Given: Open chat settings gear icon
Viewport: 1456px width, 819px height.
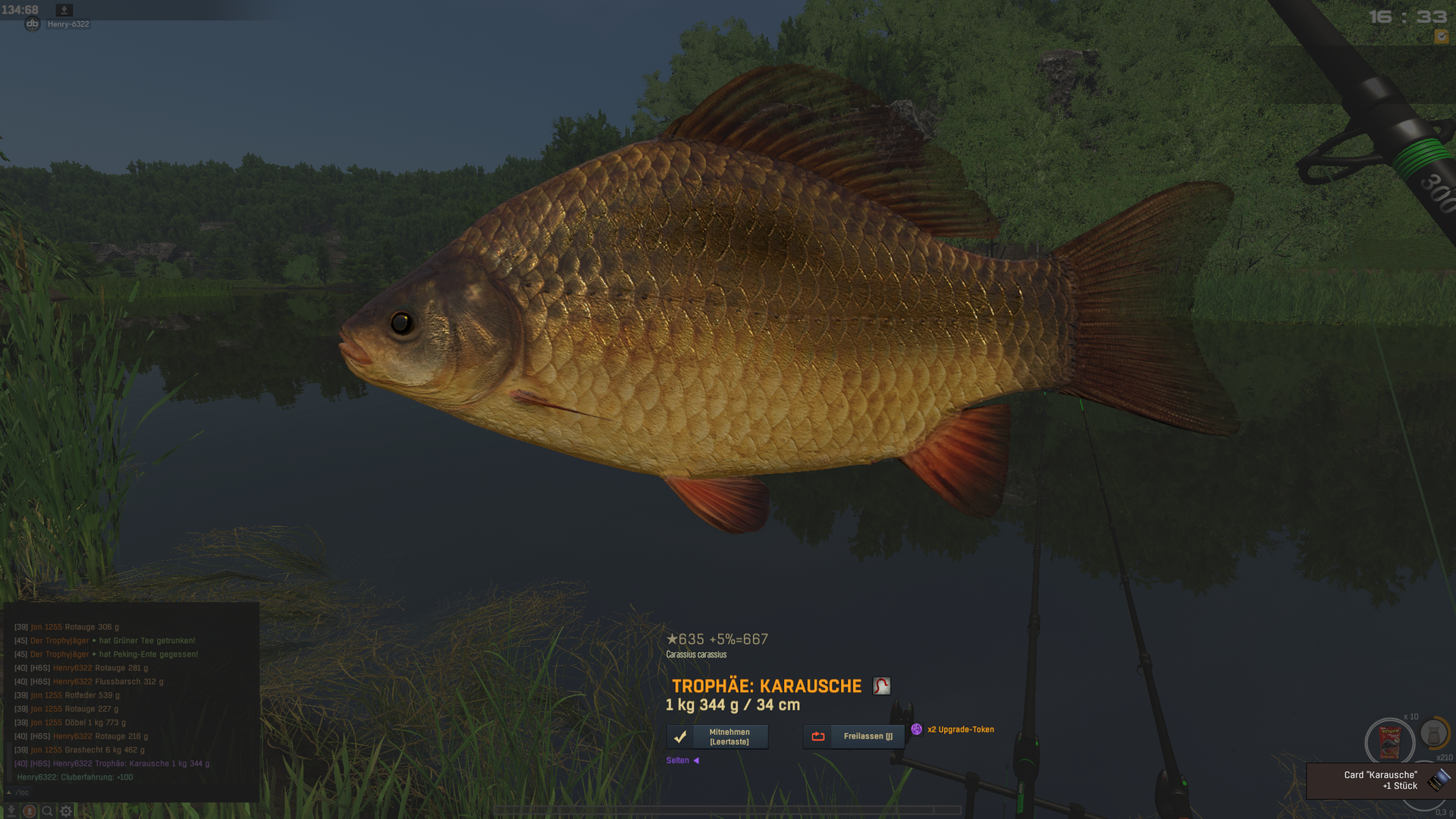Looking at the screenshot, I should pyautogui.click(x=66, y=811).
